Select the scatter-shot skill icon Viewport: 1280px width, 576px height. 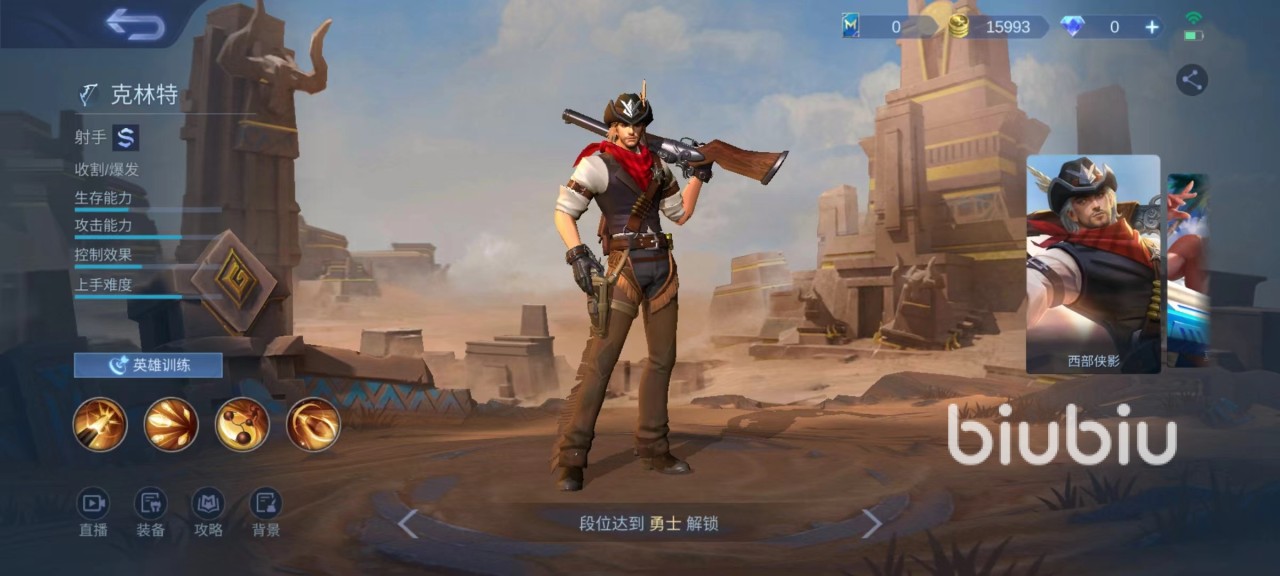(x=171, y=424)
